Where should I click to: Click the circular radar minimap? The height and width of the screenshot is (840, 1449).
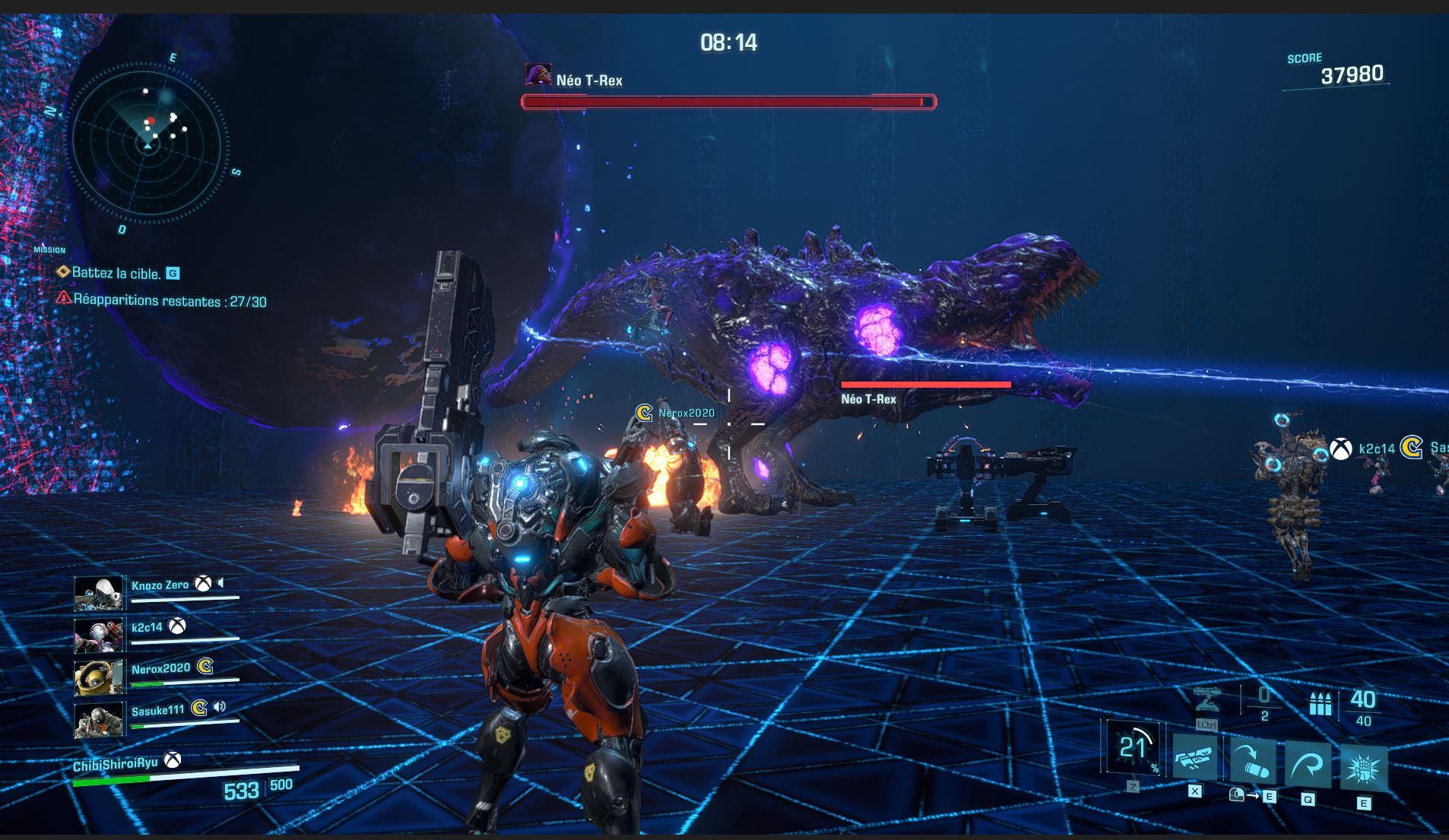(146, 143)
